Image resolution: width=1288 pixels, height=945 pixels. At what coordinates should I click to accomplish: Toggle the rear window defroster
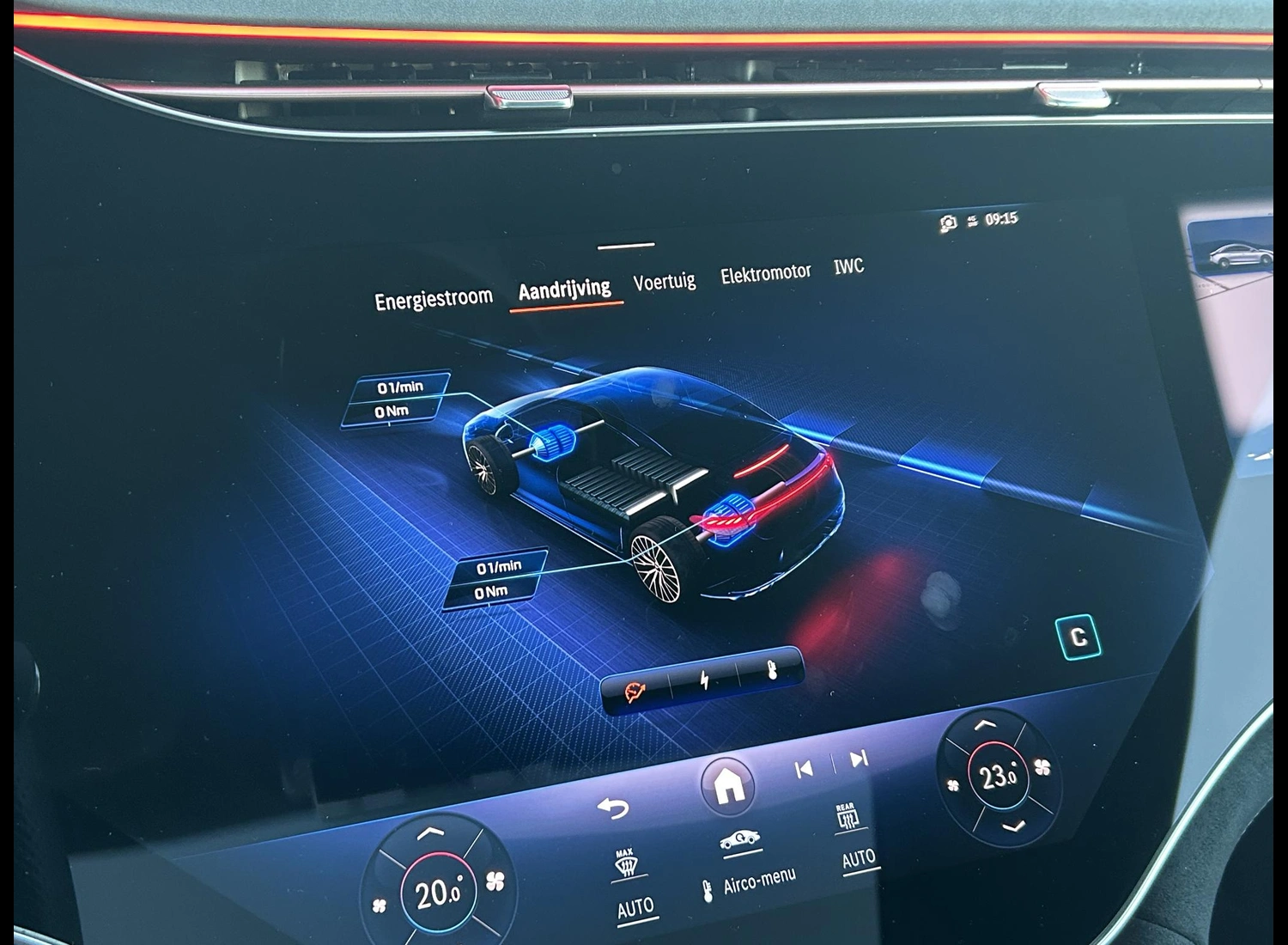click(847, 818)
